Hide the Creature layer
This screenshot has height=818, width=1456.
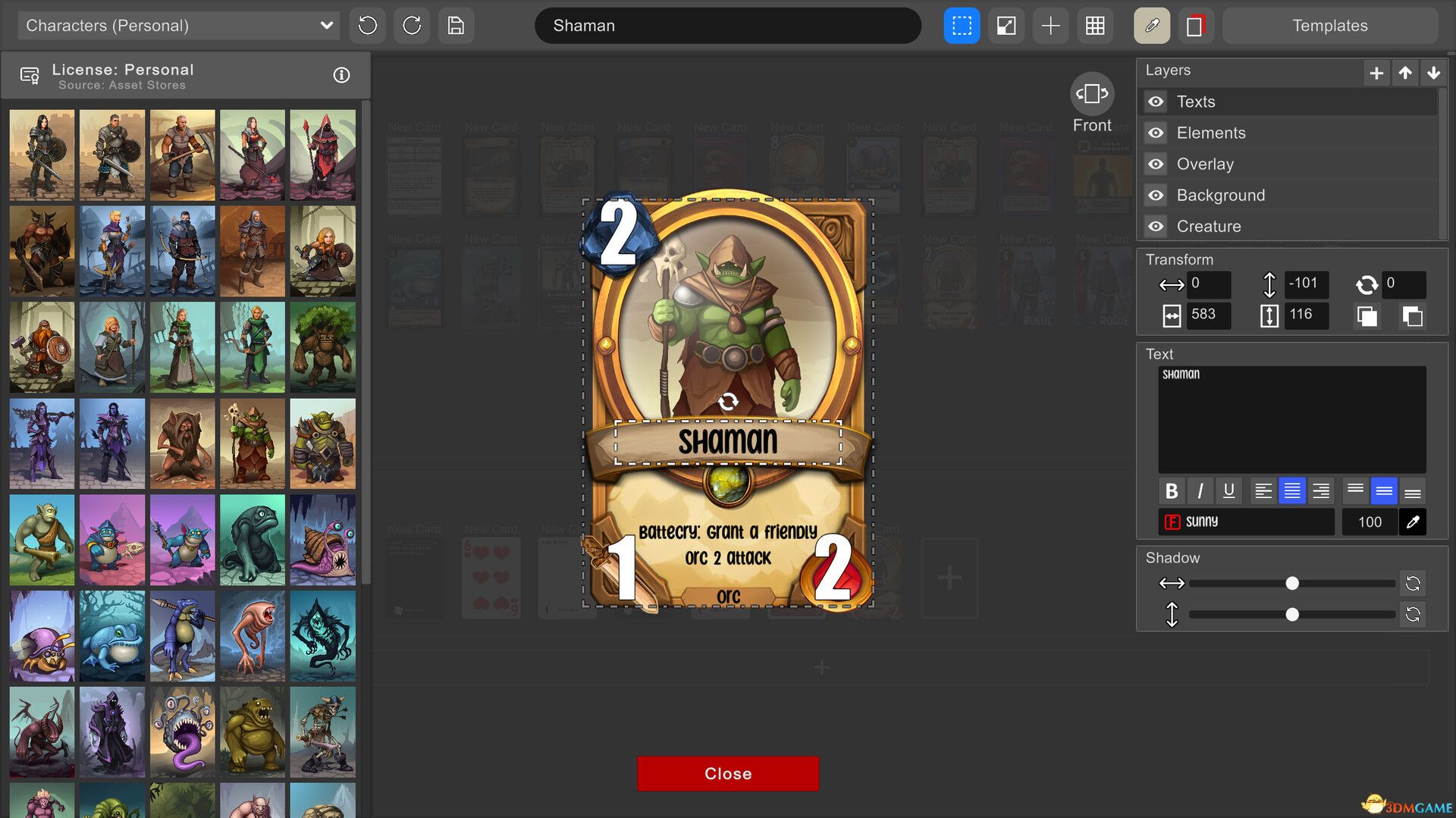click(x=1155, y=226)
